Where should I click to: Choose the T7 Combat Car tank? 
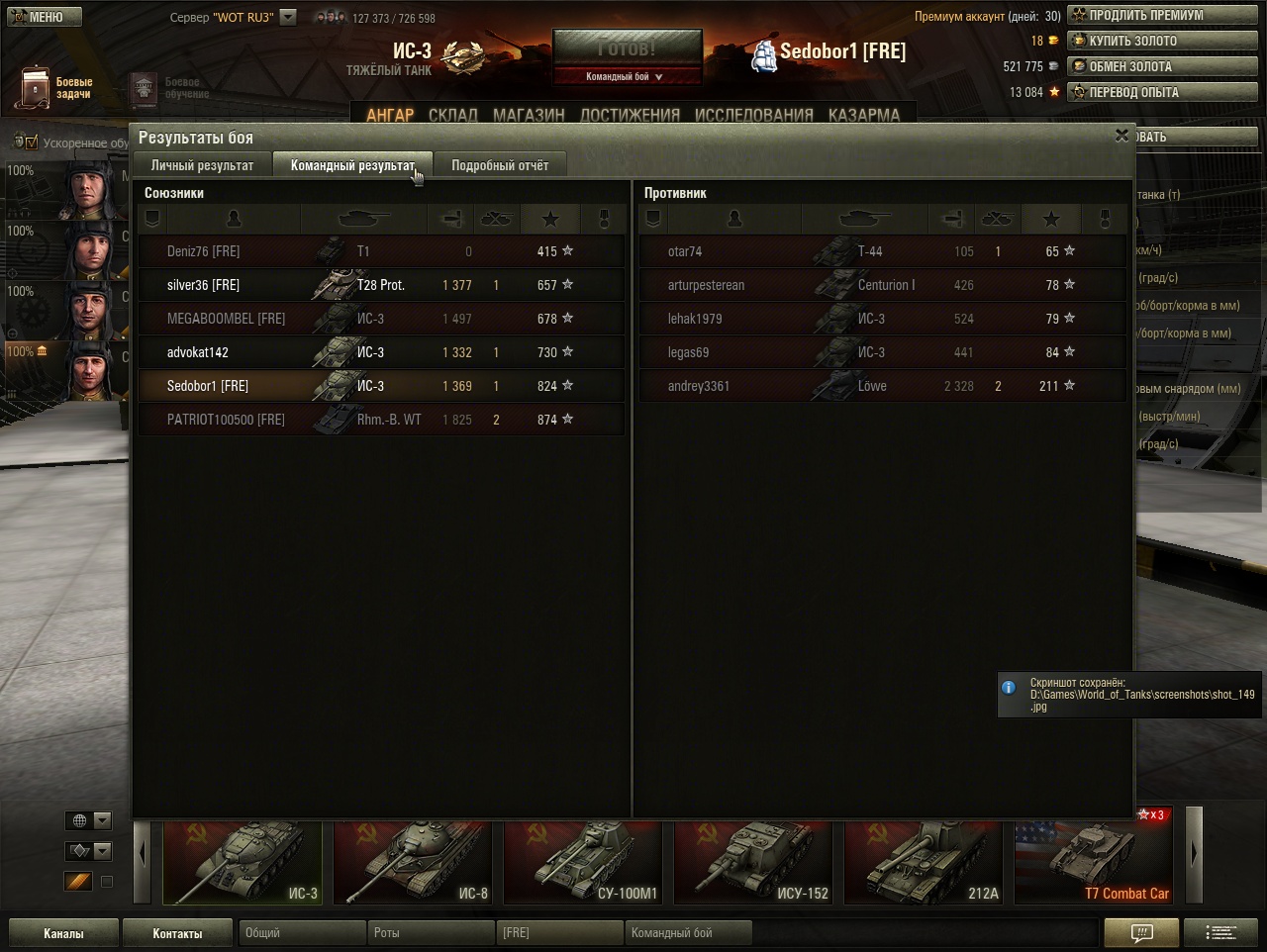[1093, 863]
